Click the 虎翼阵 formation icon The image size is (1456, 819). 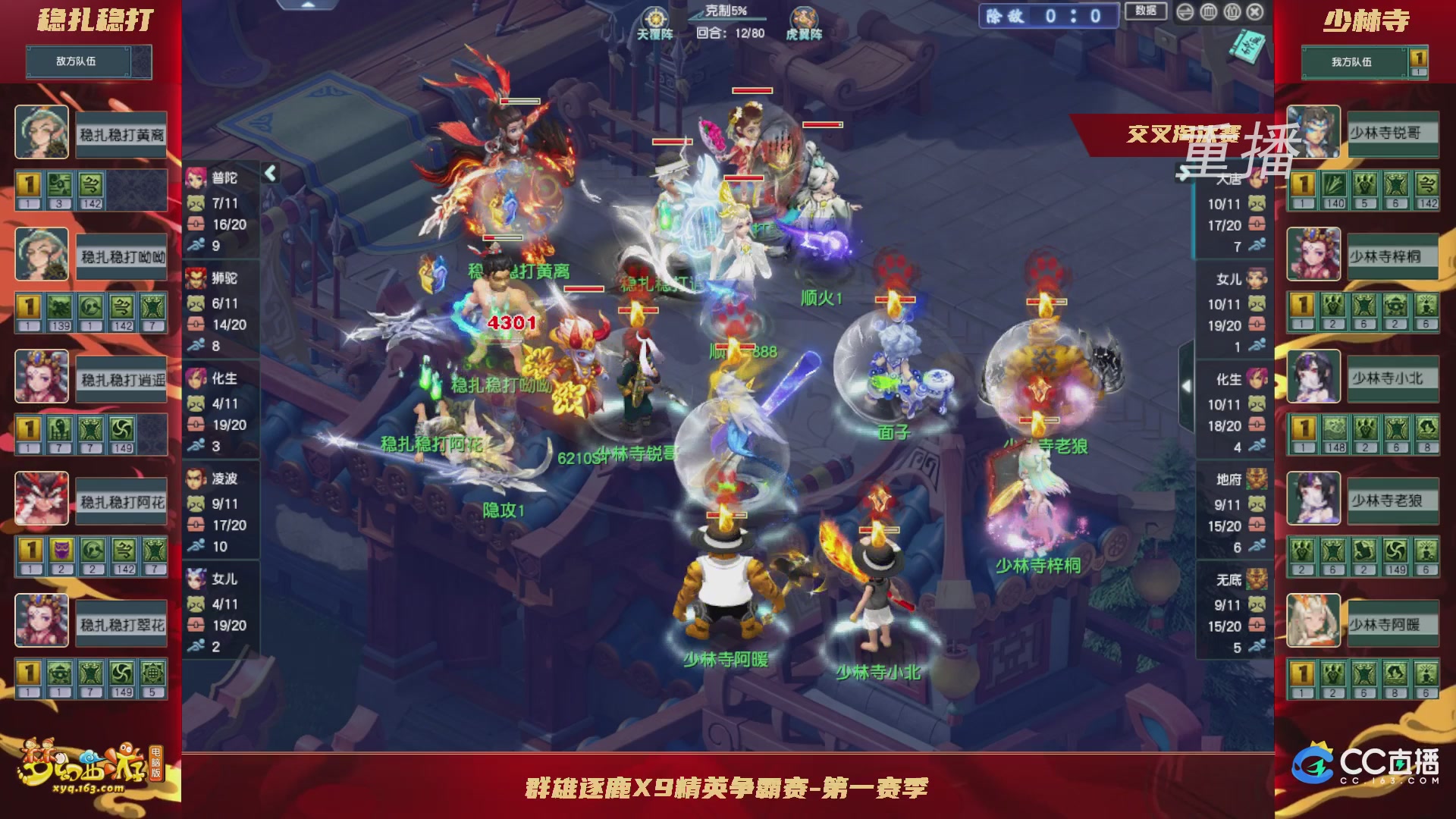[806, 15]
